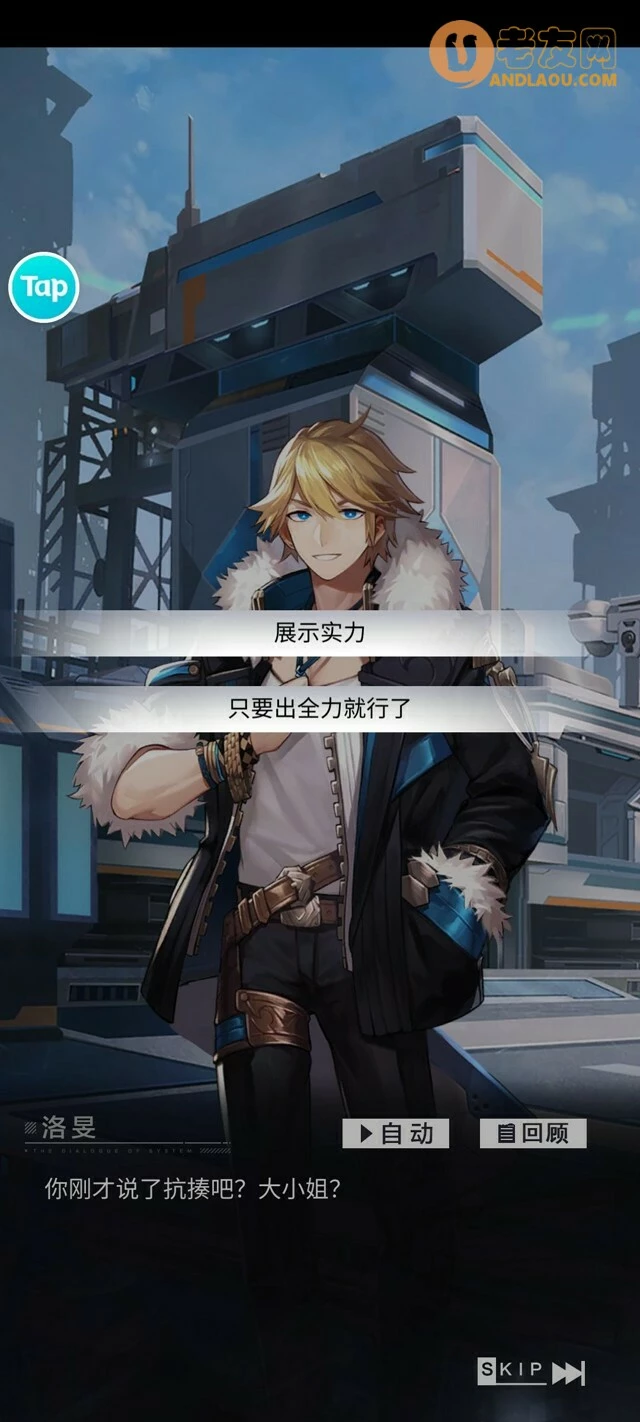Tap the blue TapTap overlay bubble

44,288
